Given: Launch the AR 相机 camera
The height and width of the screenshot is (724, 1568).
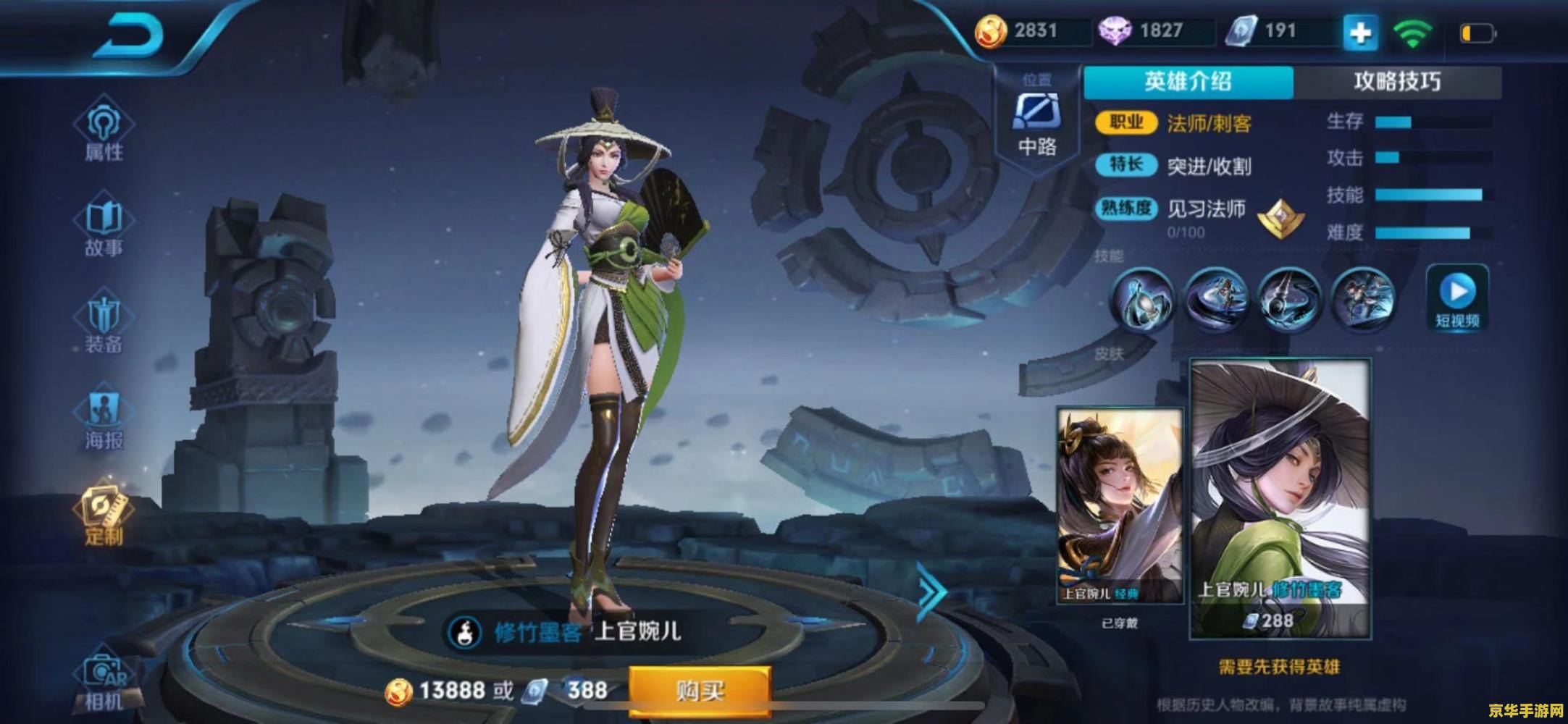Looking at the screenshot, I should pos(104,681).
